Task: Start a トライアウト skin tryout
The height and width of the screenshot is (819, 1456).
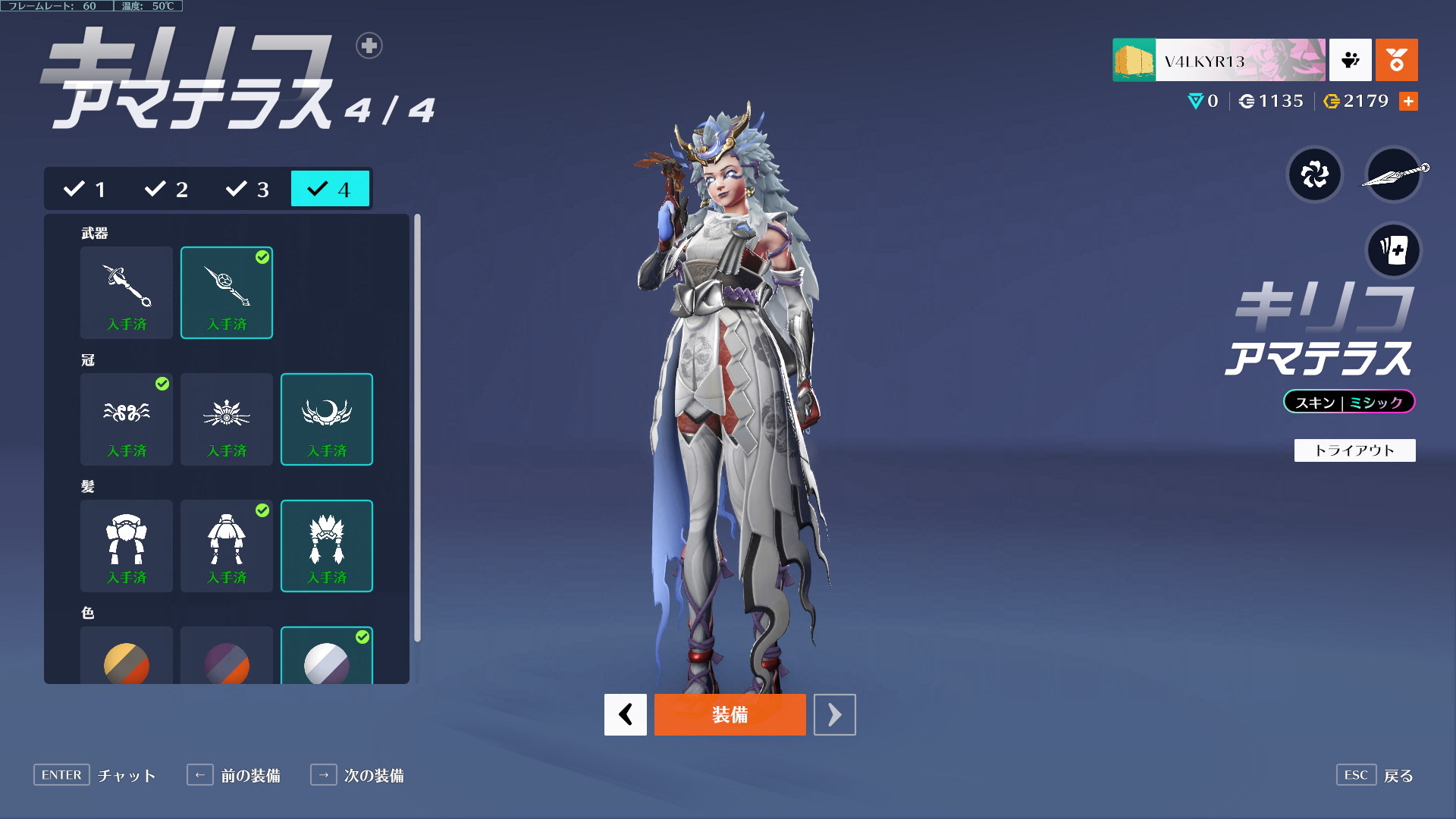Action: 1354,450
